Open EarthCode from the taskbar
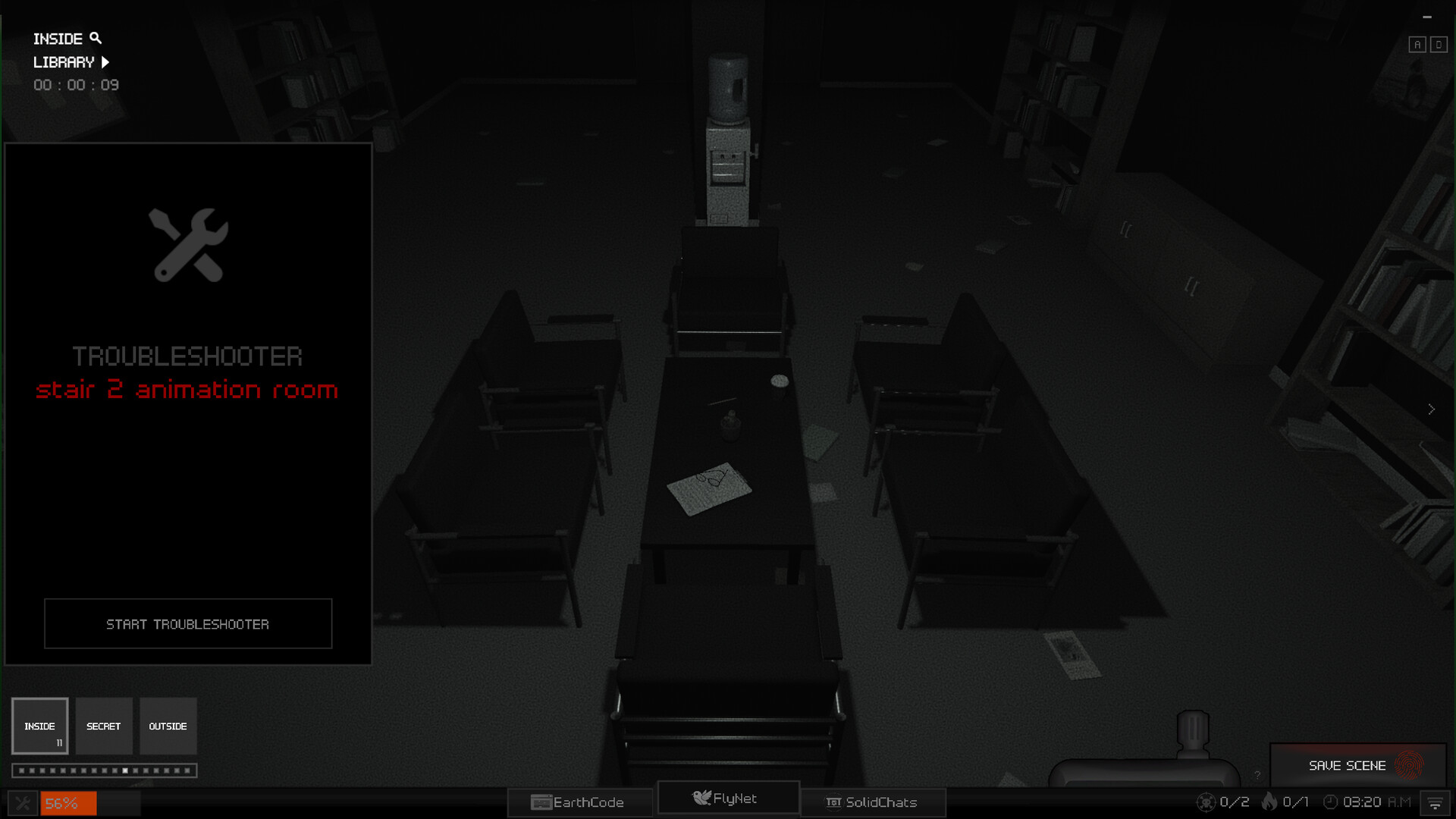 coord(579,802)
